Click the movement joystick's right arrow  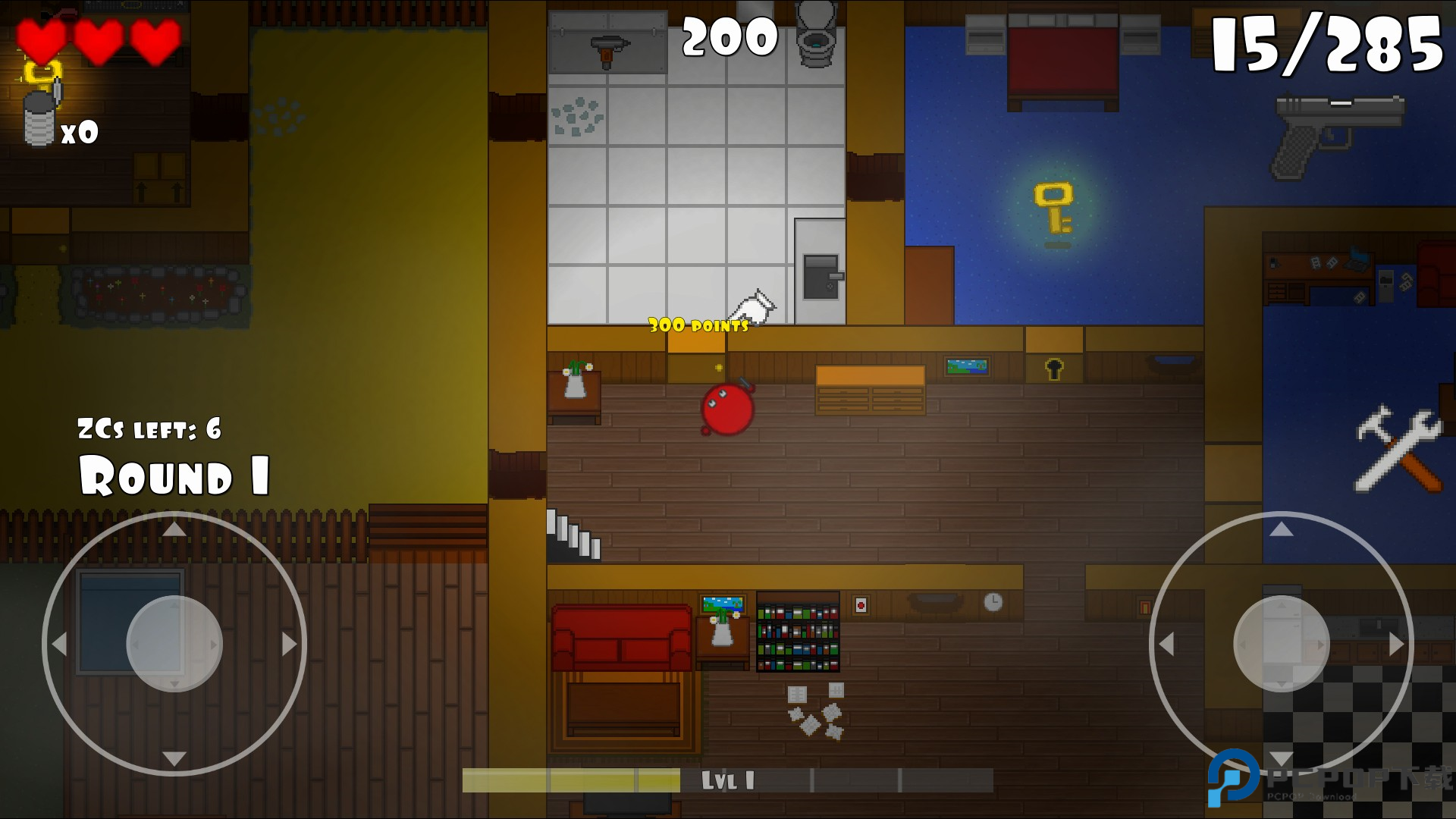pos(289,644)
